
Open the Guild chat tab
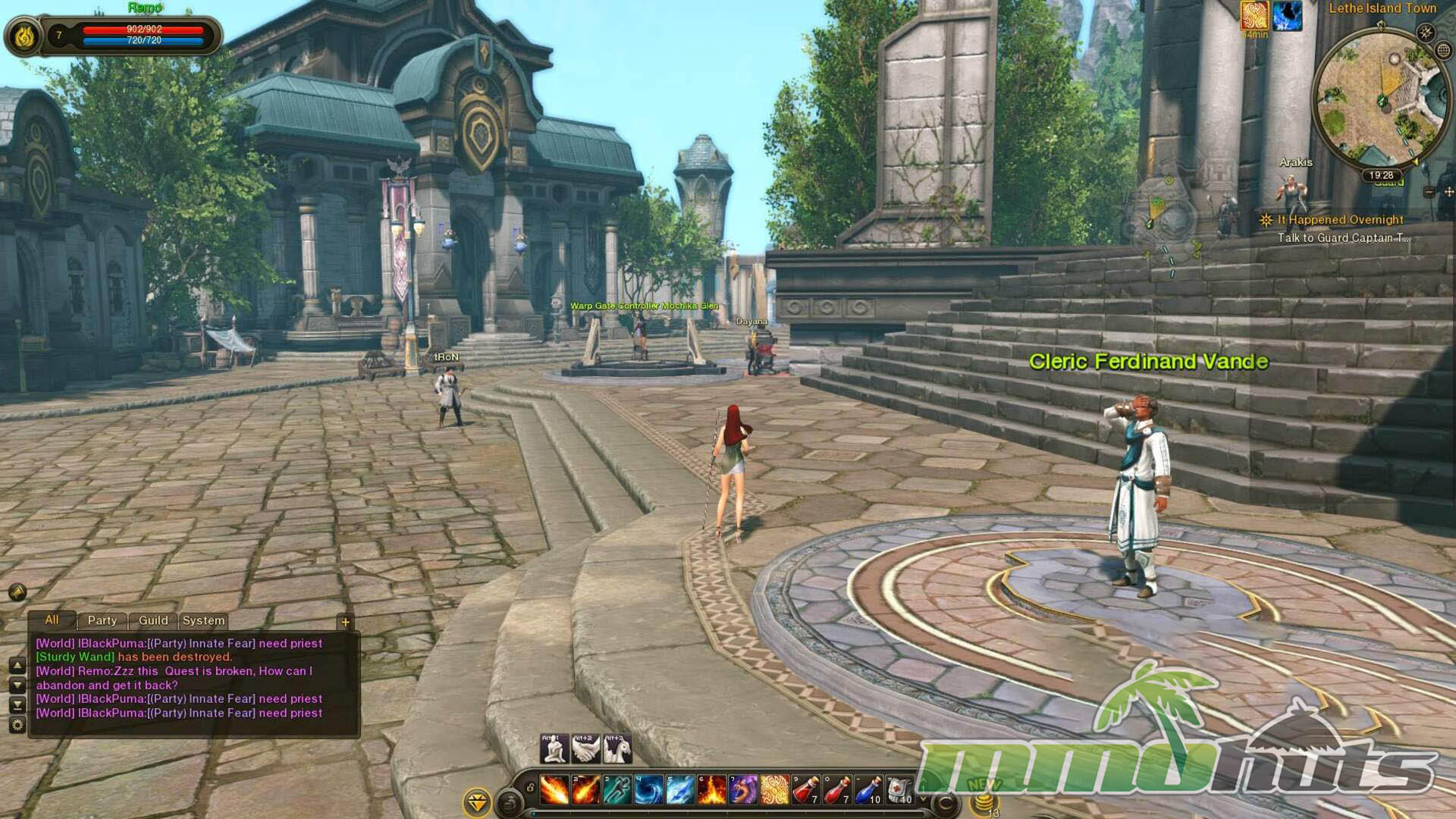pos(153,620)
